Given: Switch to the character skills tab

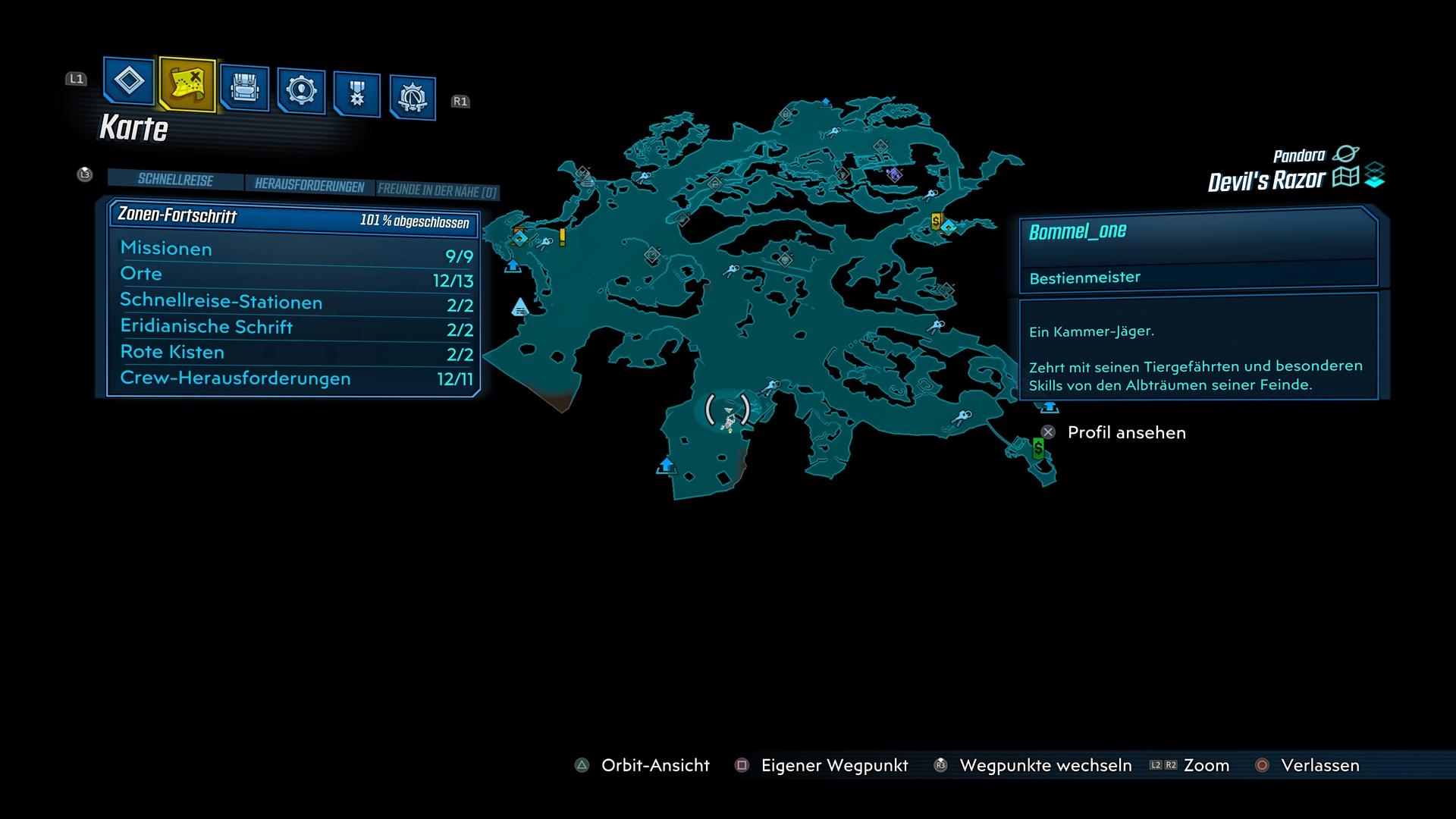Looking at the screenshot, I should (x=301, y=91).
